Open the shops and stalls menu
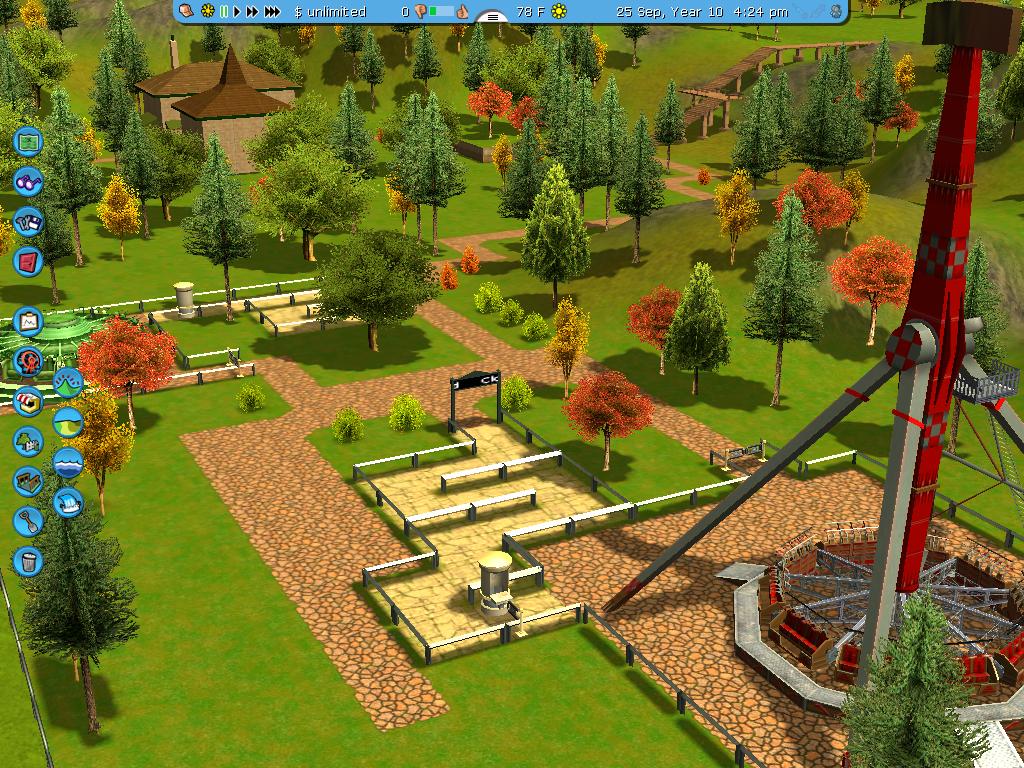Viewport: 1024px width, 768px height. 28,401
